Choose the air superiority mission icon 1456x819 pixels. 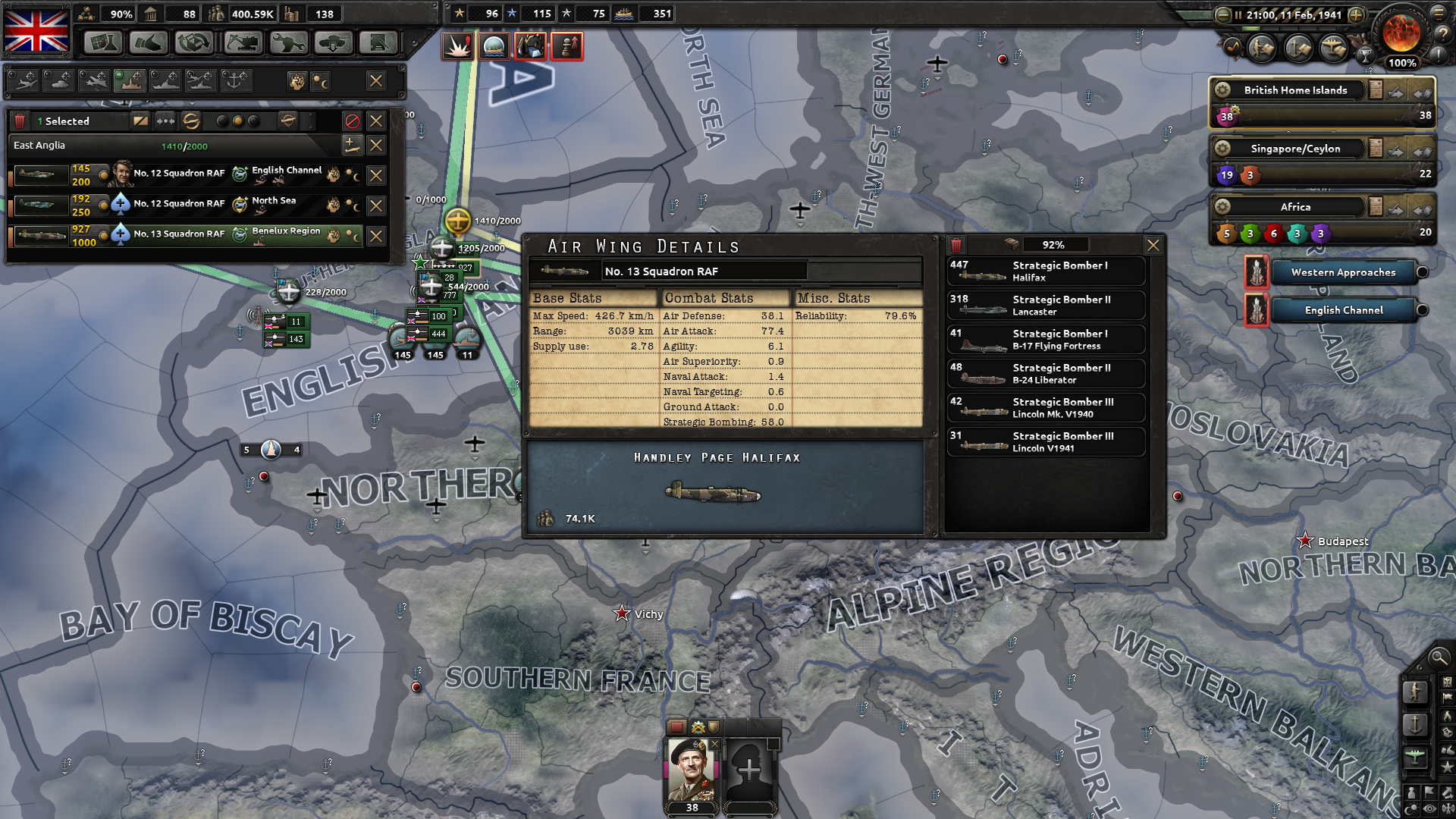click(x=24, y=80)
